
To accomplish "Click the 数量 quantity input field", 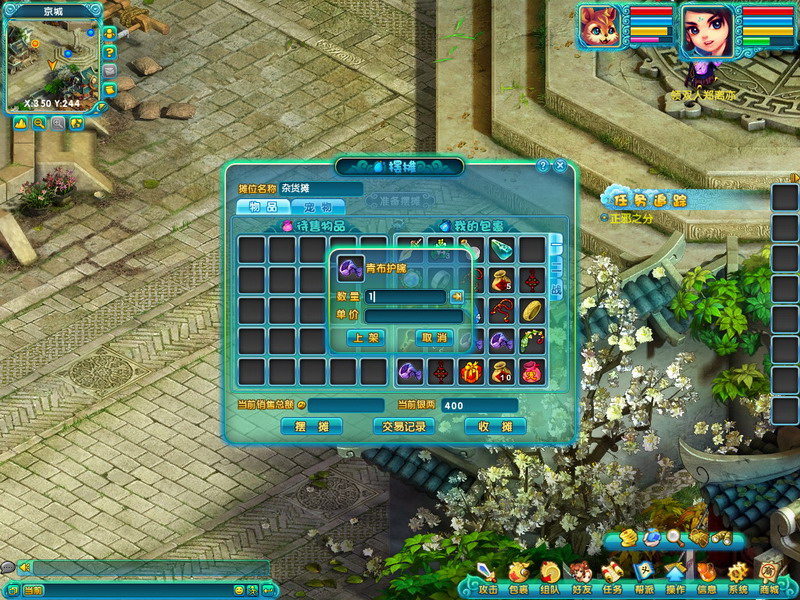I will point(405,296).
